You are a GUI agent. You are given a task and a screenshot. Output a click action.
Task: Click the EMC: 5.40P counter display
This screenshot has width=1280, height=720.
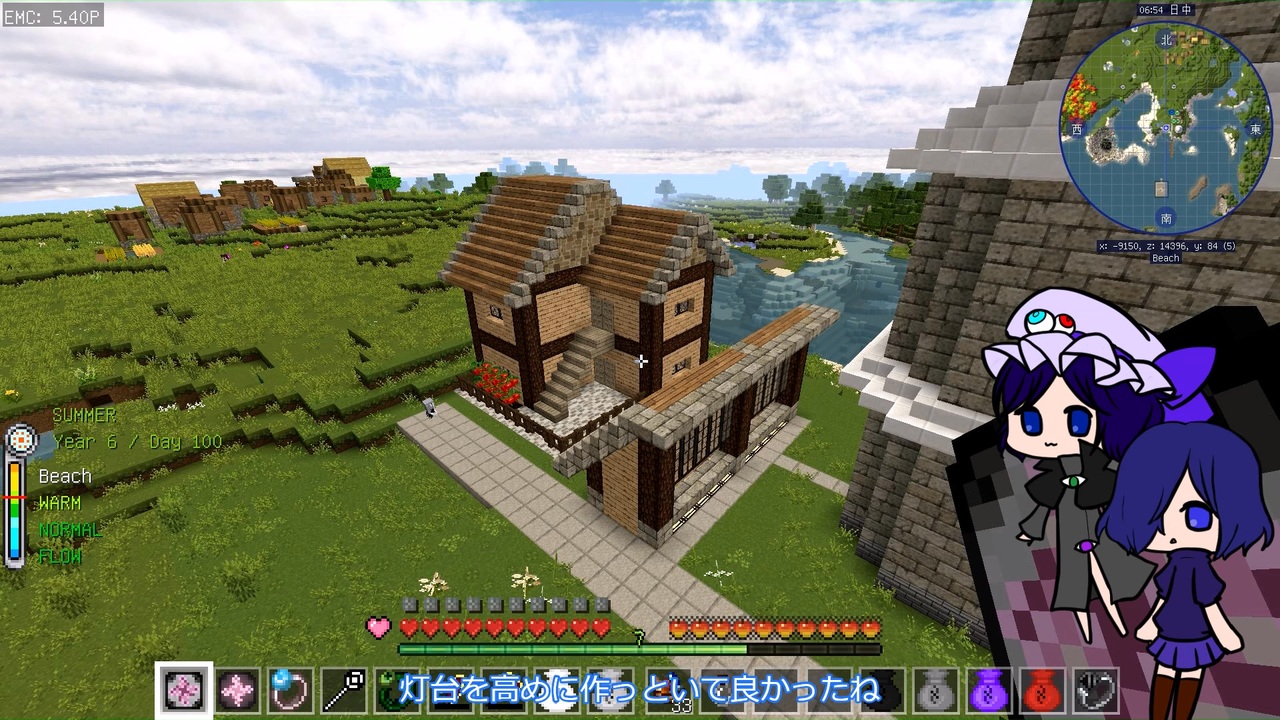[x=50, y=16]
